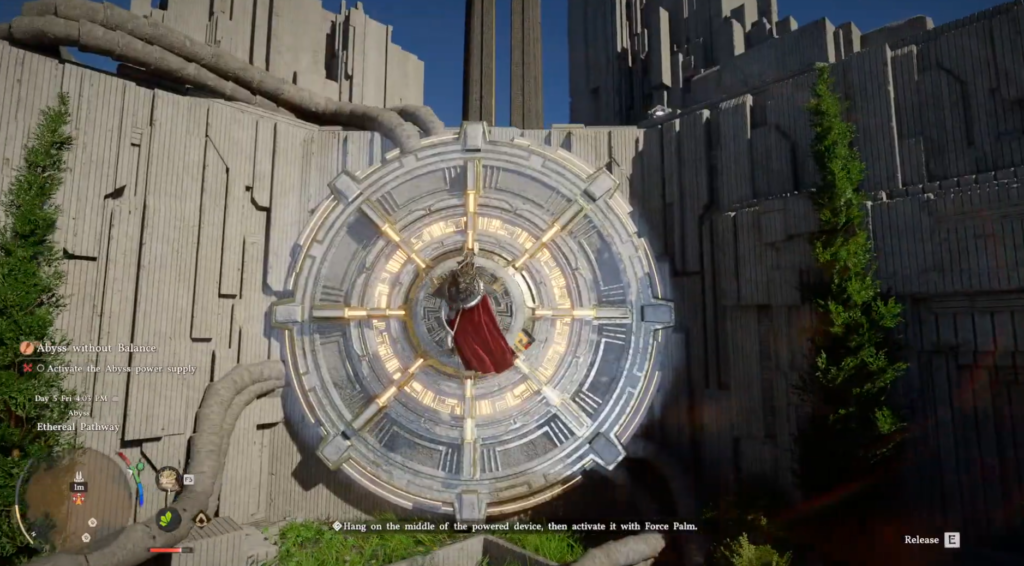
Task: Select the round portrait icon beside minimap
Action: 168,478
